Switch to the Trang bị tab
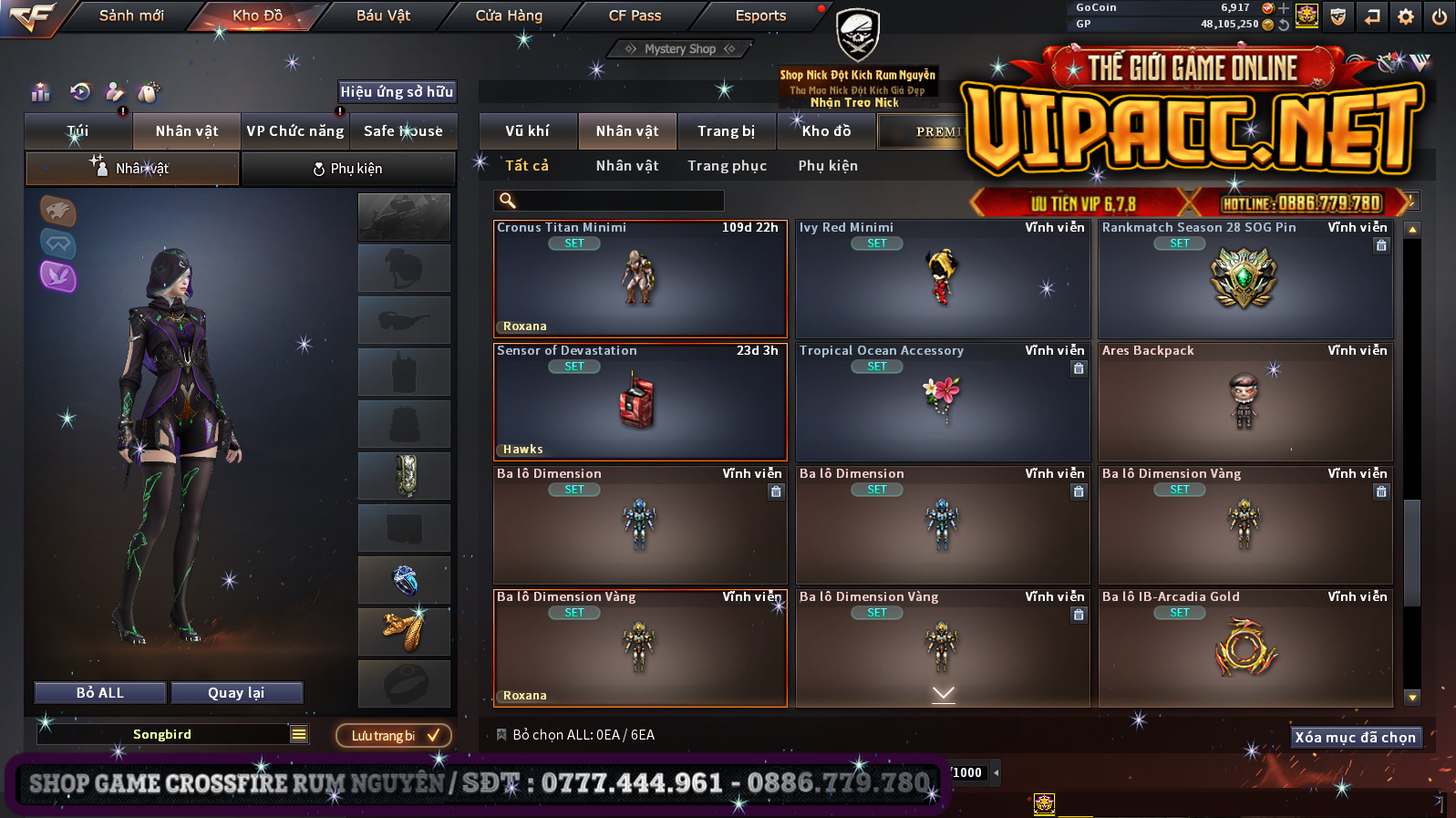Image resolution: width=1456 pixels, height=818 pixels. 727,131
